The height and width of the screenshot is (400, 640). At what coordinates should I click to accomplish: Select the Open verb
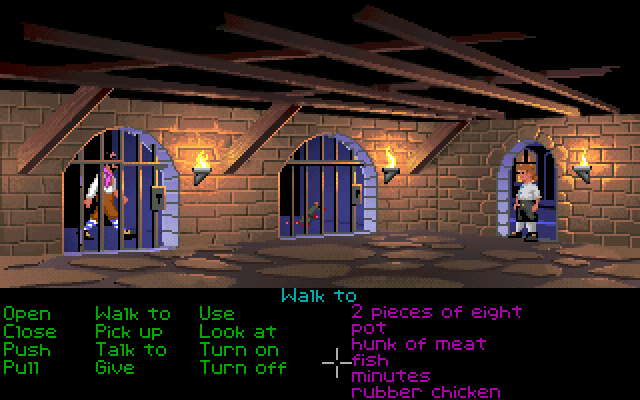tap(27, 314)
